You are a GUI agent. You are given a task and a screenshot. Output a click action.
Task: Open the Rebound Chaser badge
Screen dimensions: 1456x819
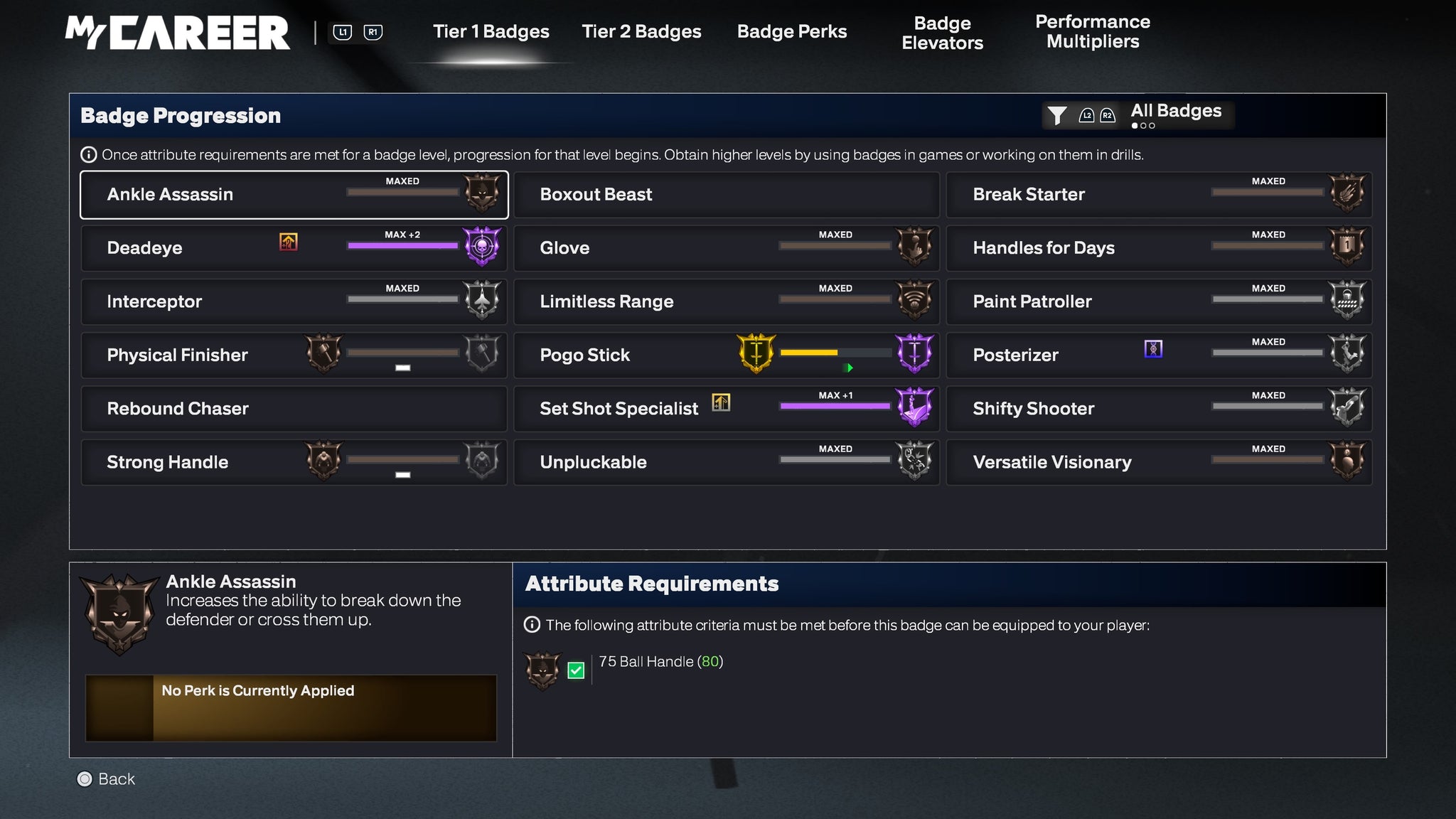point(294,409)
